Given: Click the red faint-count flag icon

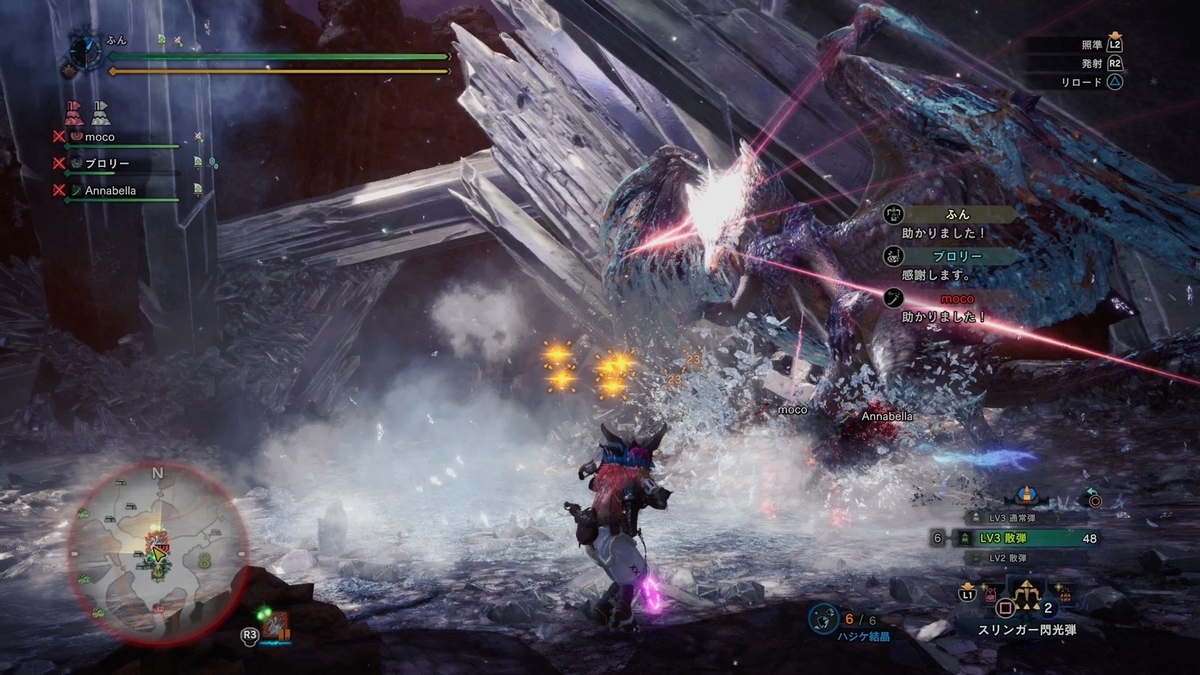Looking at the screenshot, I should (74, 111).
